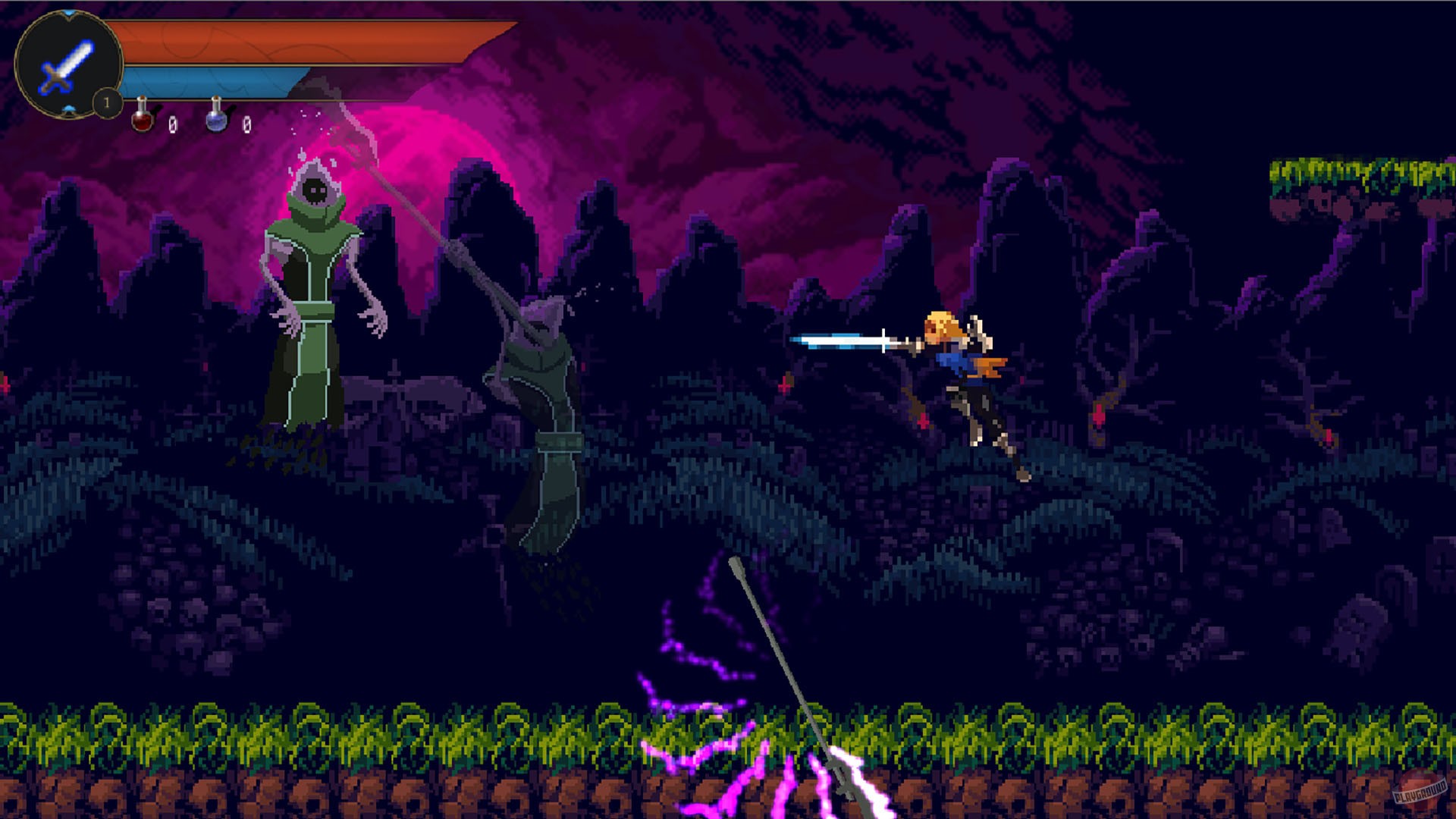This screenshot has height=819, width=1456.
Task: Select the red health potion icon
Action: pos(141,118)
